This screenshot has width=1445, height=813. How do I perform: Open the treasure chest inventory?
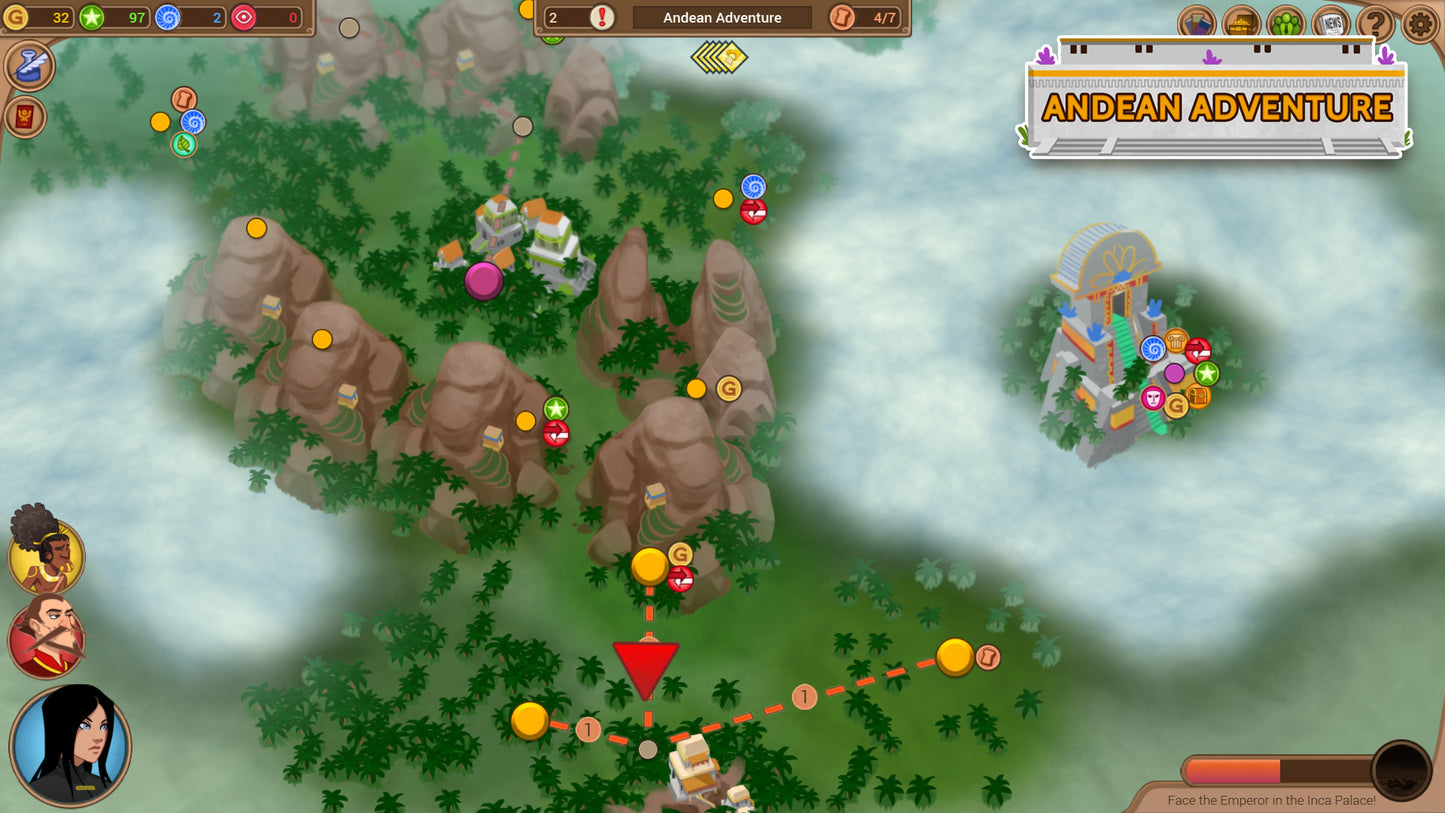pyautogui.click(x=1241, y=24)
